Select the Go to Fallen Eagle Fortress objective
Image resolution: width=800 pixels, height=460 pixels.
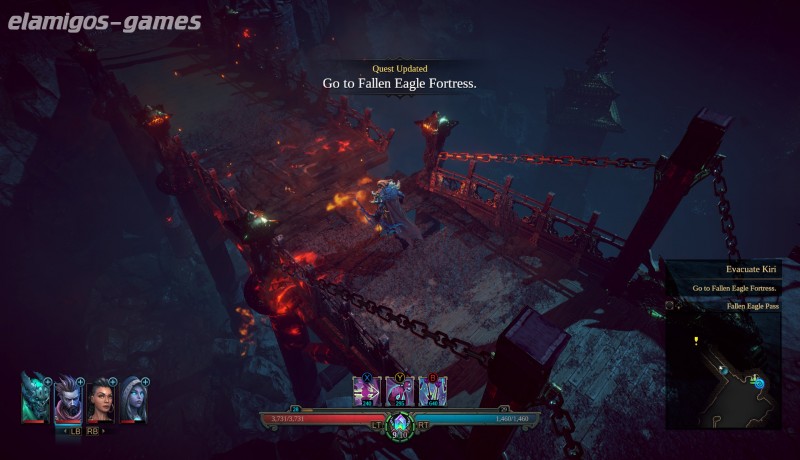coord(735,289)
